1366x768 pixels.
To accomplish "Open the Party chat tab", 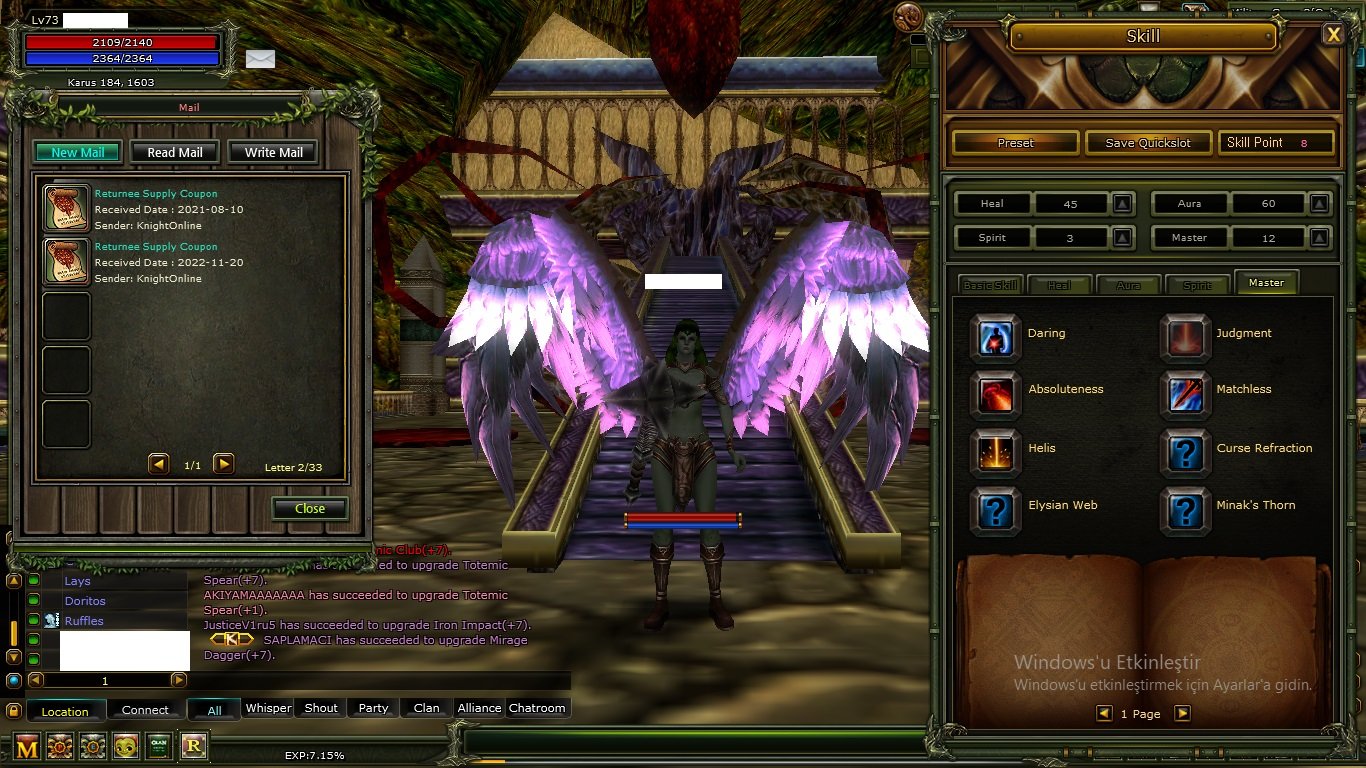I will pos(372,707).
